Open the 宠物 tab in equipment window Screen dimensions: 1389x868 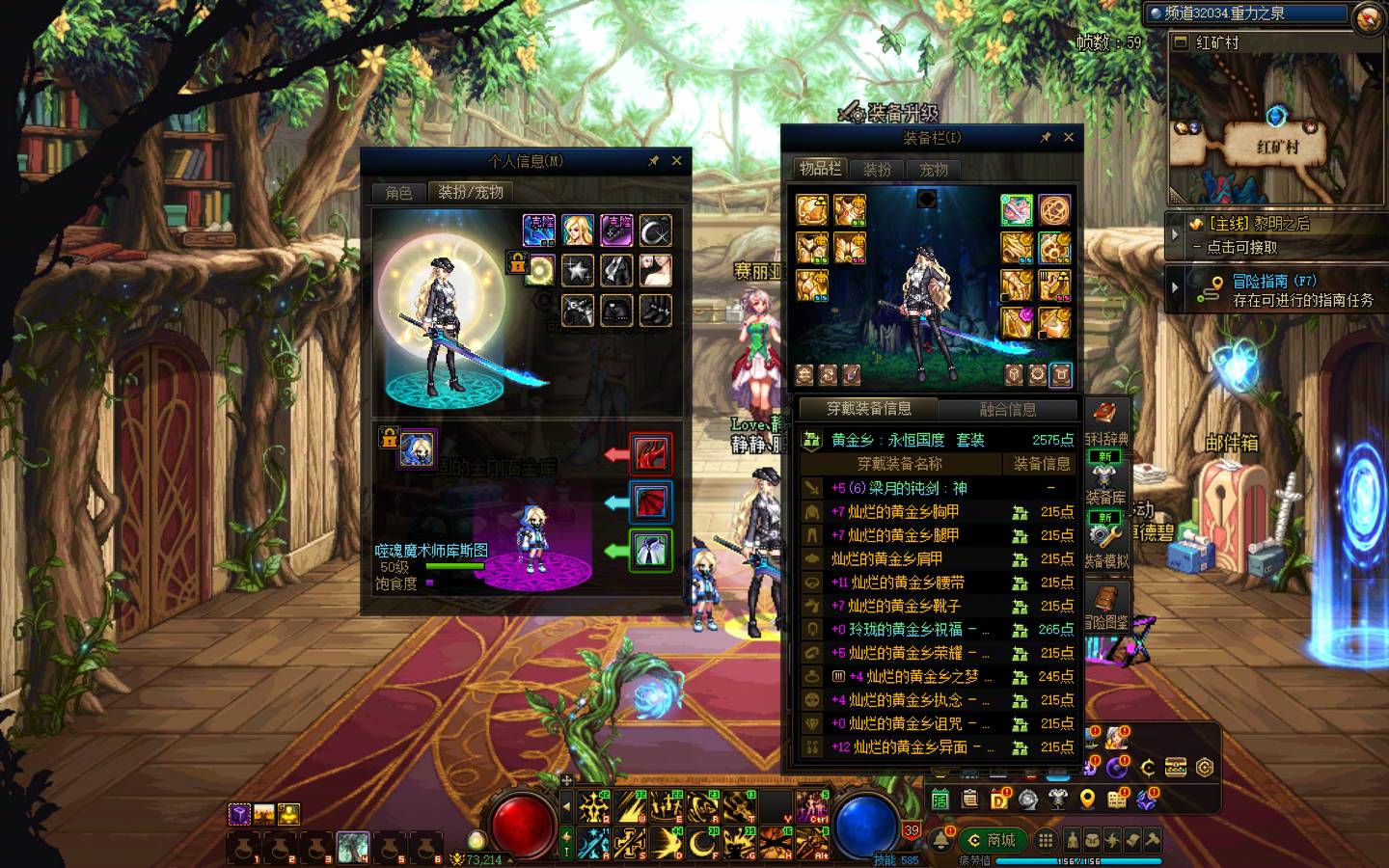pos(933,170)
